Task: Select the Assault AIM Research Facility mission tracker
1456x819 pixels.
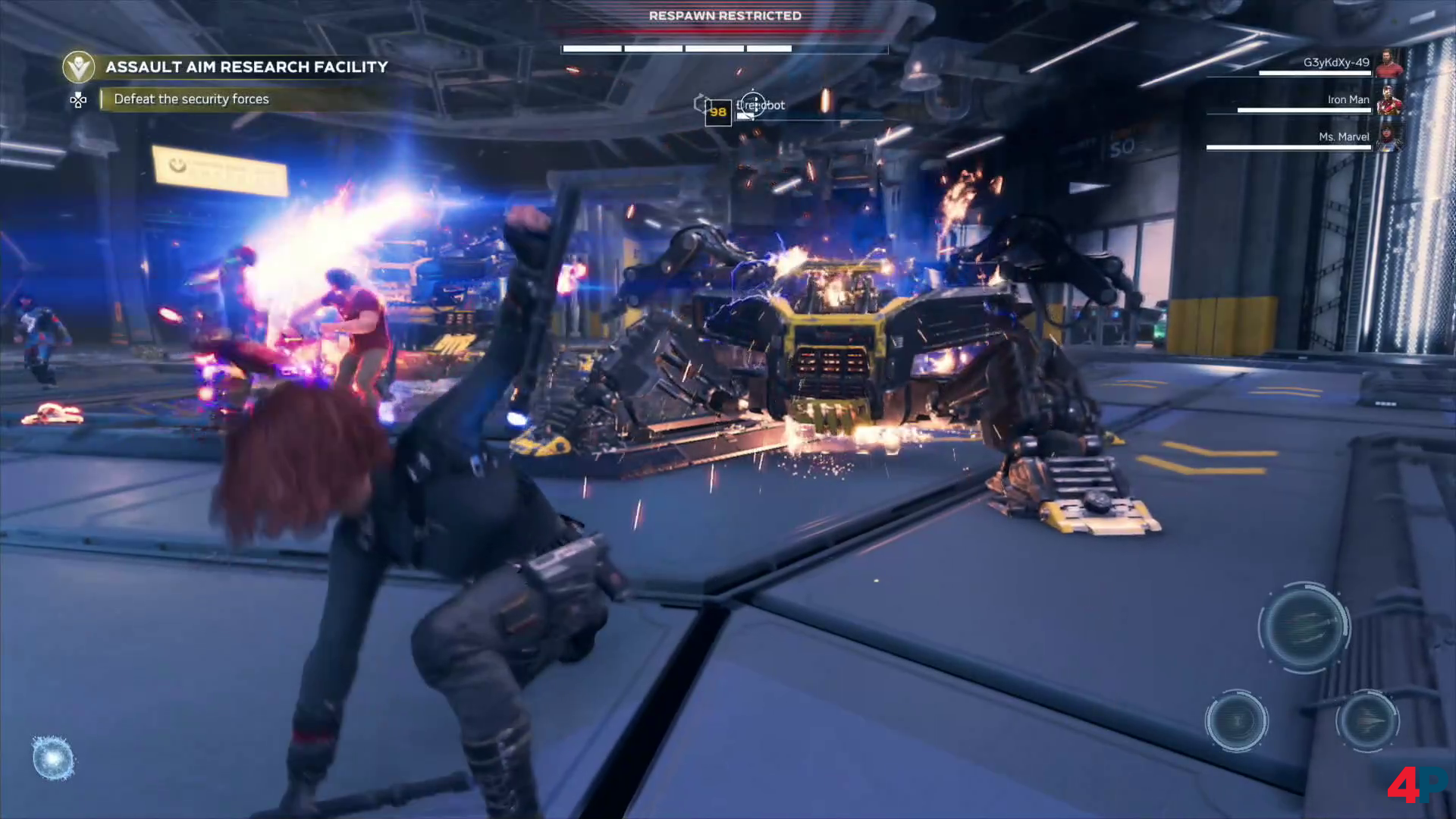Action: (x=246, y=67)
